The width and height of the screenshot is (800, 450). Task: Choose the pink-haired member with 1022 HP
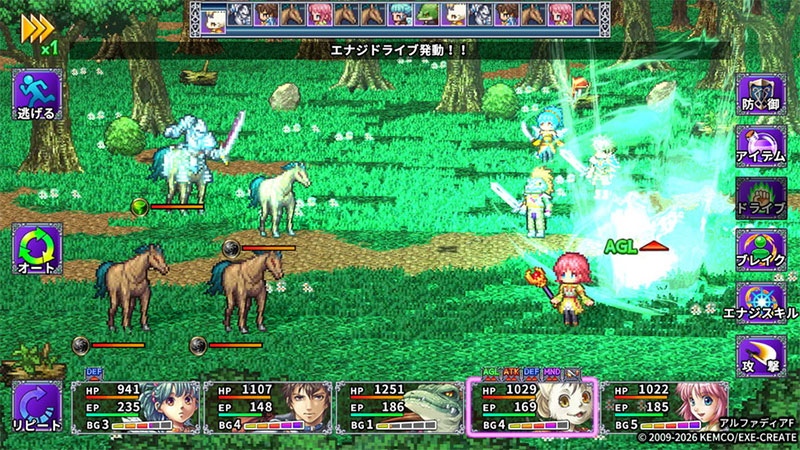point(665,407)
